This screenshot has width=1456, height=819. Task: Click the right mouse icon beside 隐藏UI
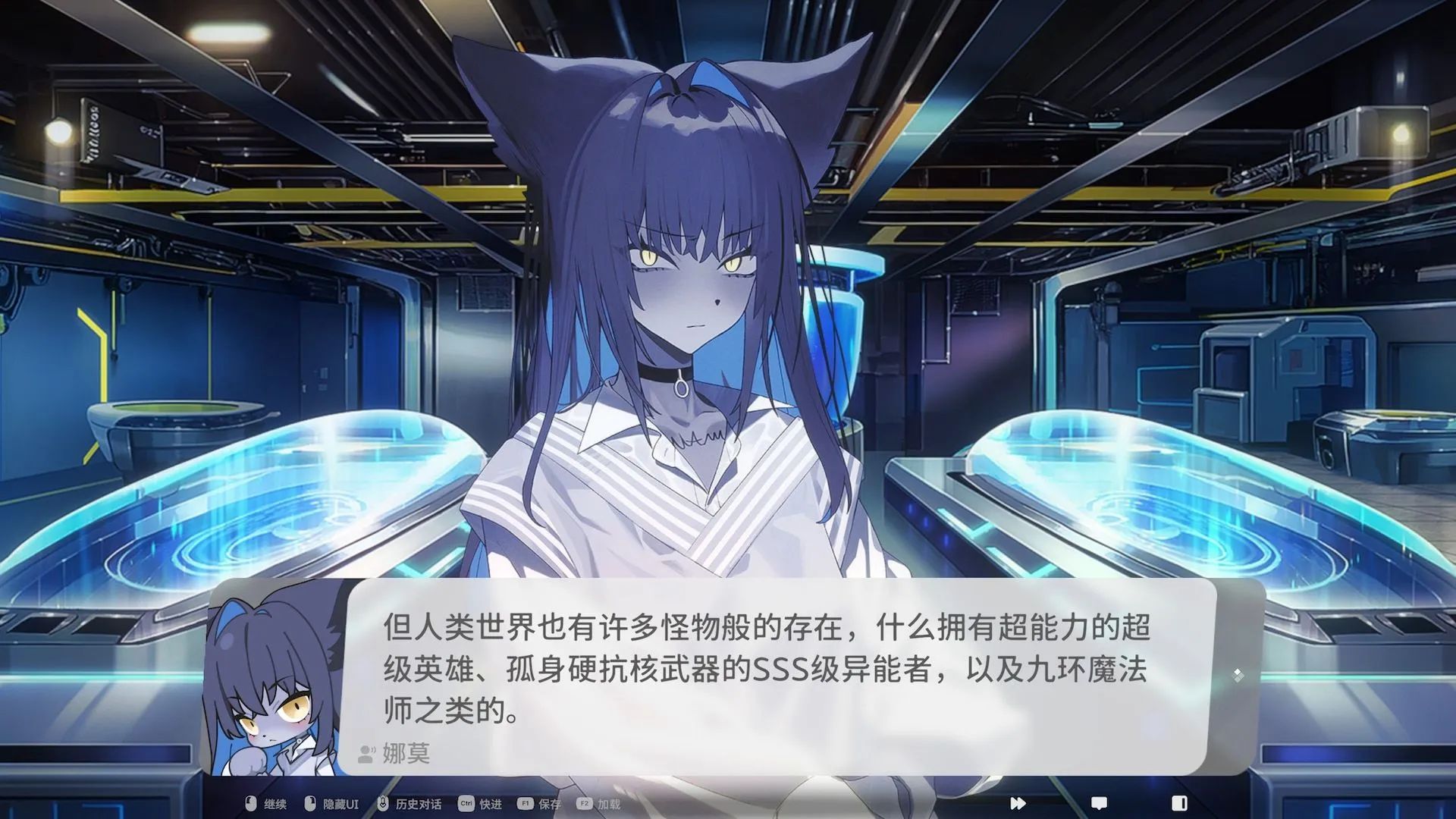coord(309,805)
